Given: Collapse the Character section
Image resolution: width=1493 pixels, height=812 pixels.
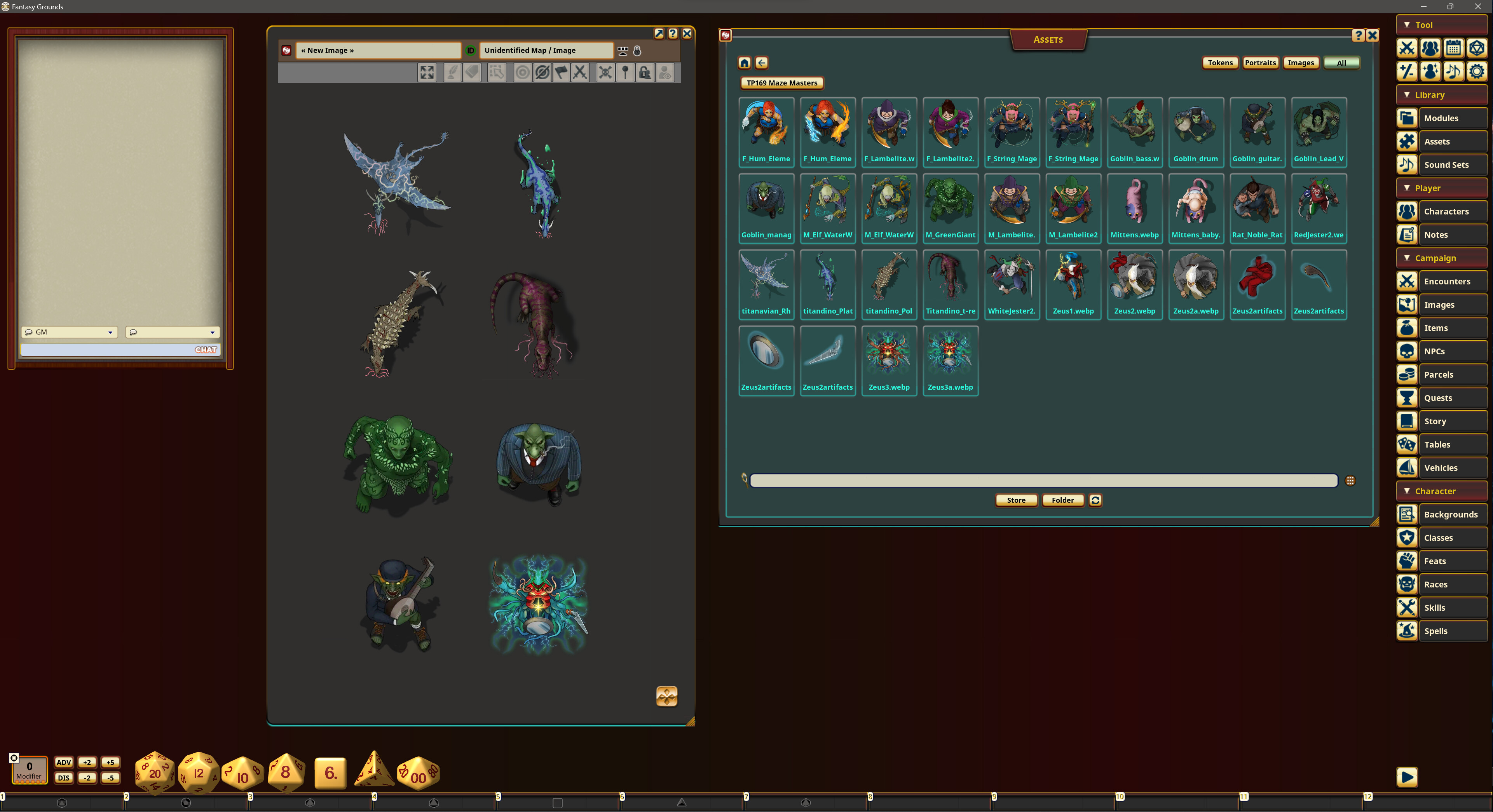Looking at the screenshot, I should pyautogui.click(x=1407, y=491).
